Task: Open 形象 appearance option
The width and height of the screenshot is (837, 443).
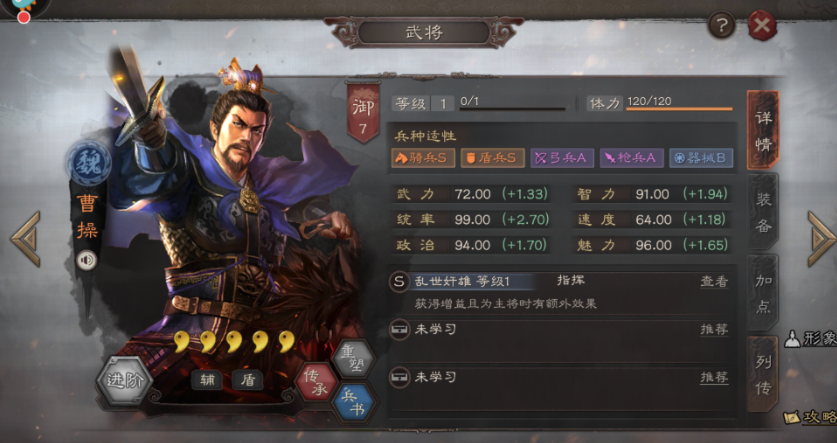Action: click(812, 340)
